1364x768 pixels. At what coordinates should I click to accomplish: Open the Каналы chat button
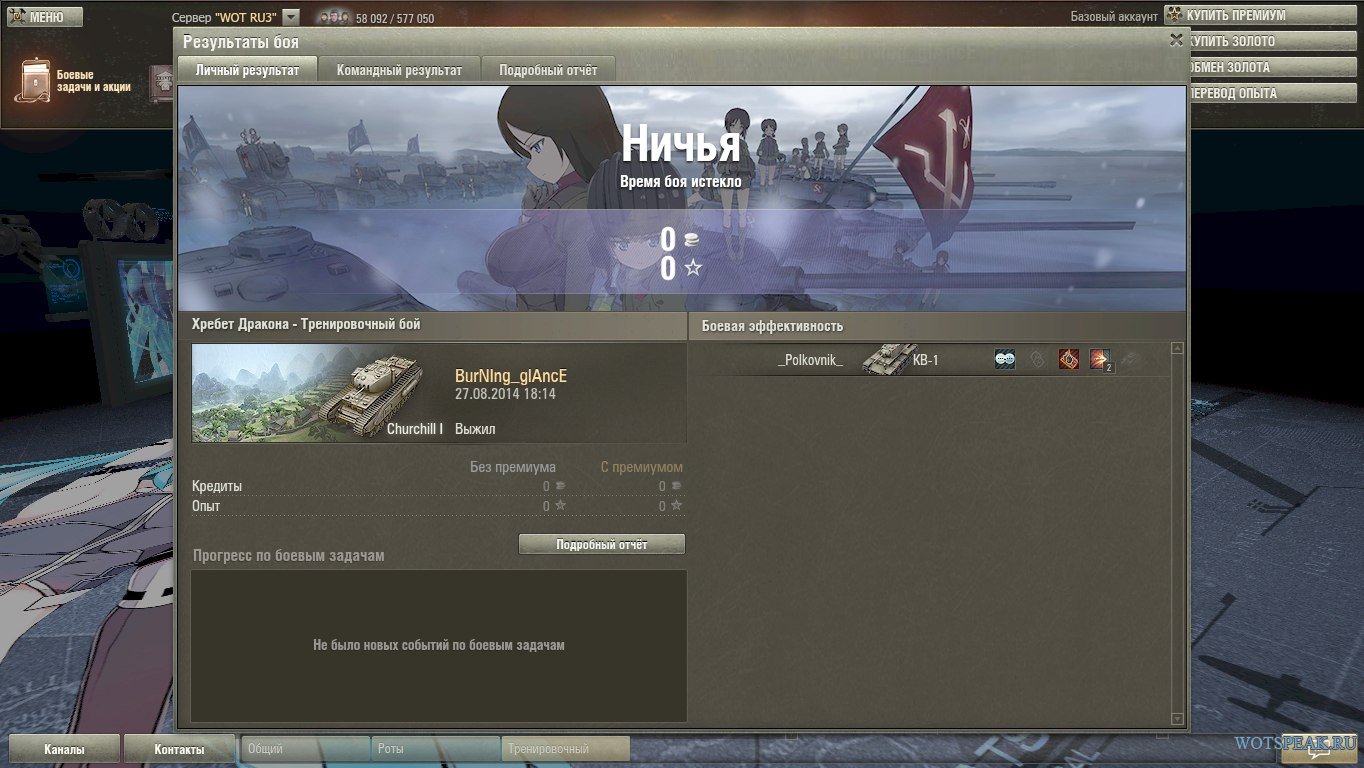coord(64,749)
